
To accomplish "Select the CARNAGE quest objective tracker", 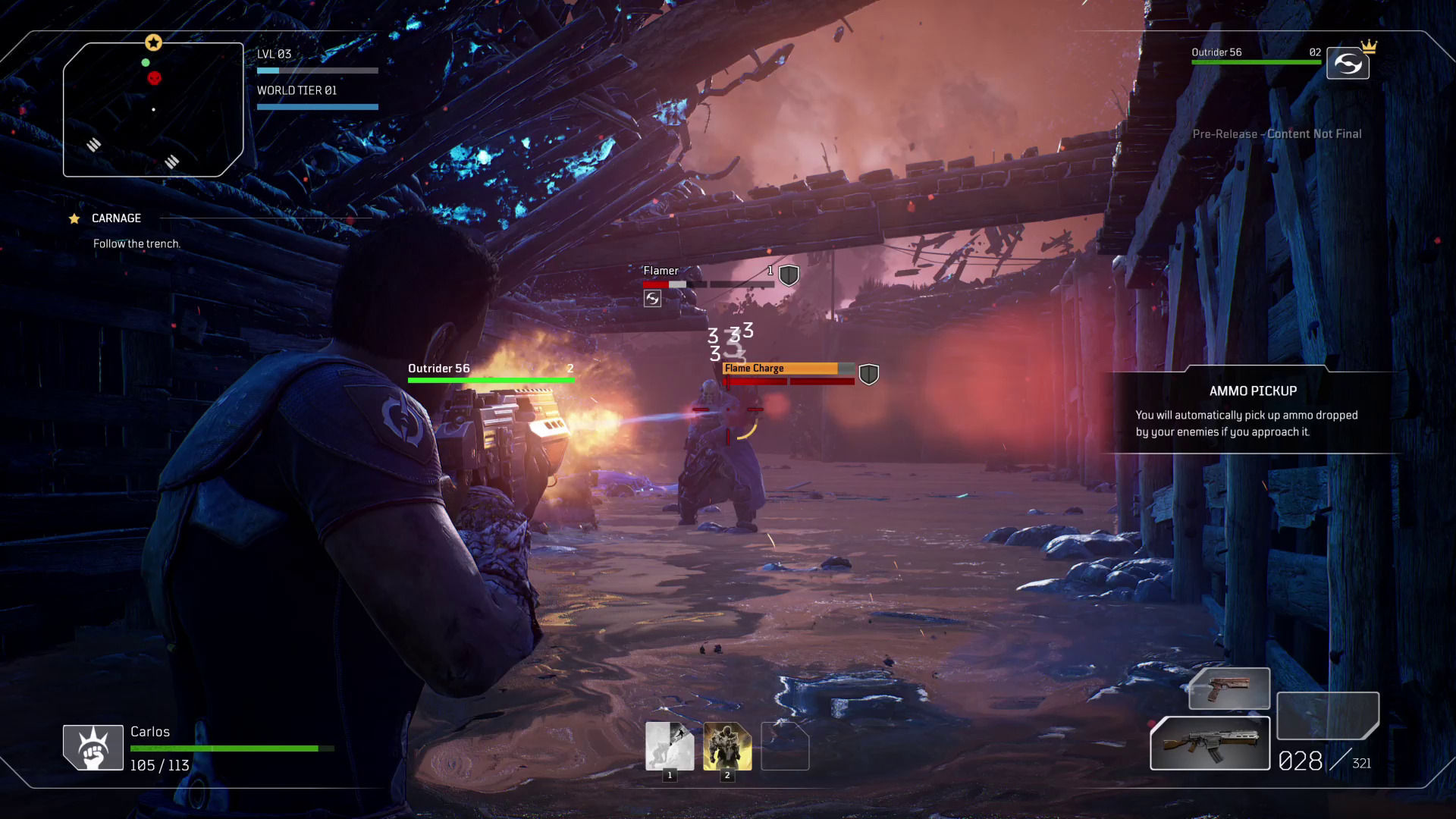I will click(x=116, y=218).
